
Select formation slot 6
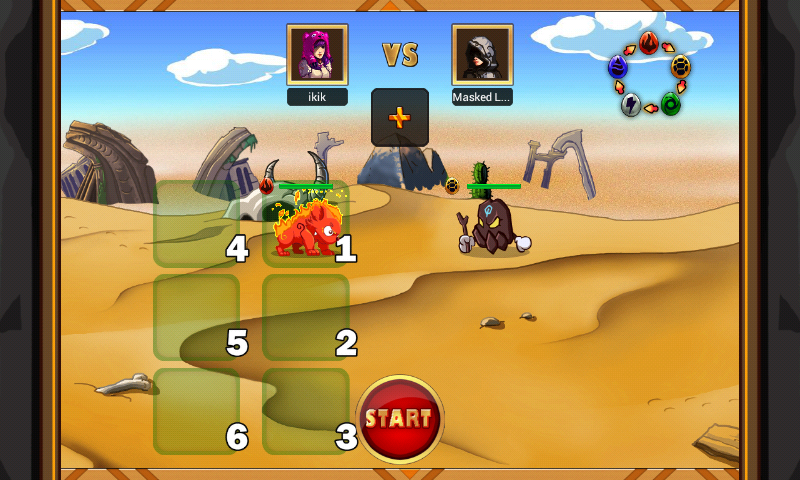[x=196, y=411]
